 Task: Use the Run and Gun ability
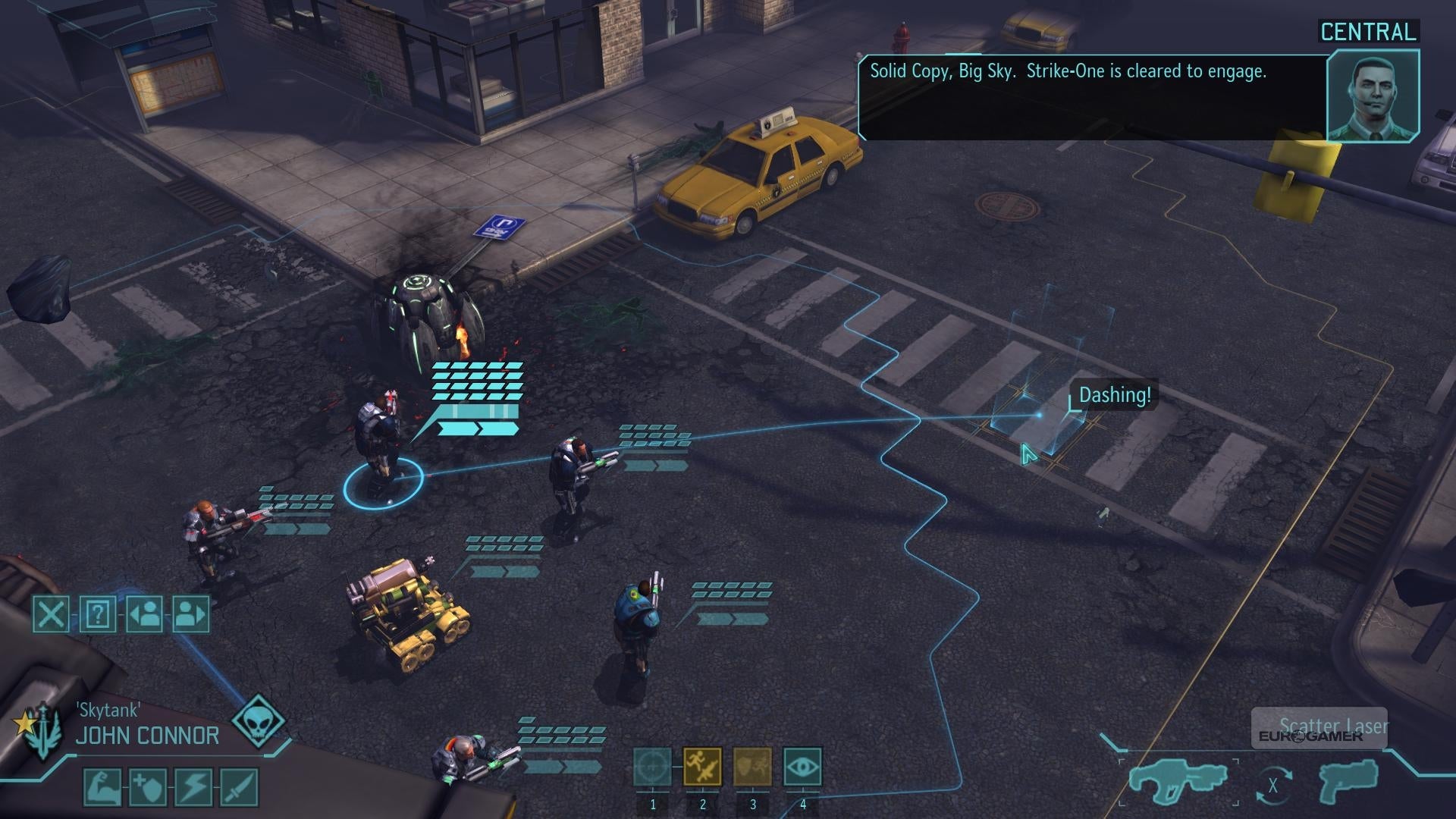pos(702,767)
